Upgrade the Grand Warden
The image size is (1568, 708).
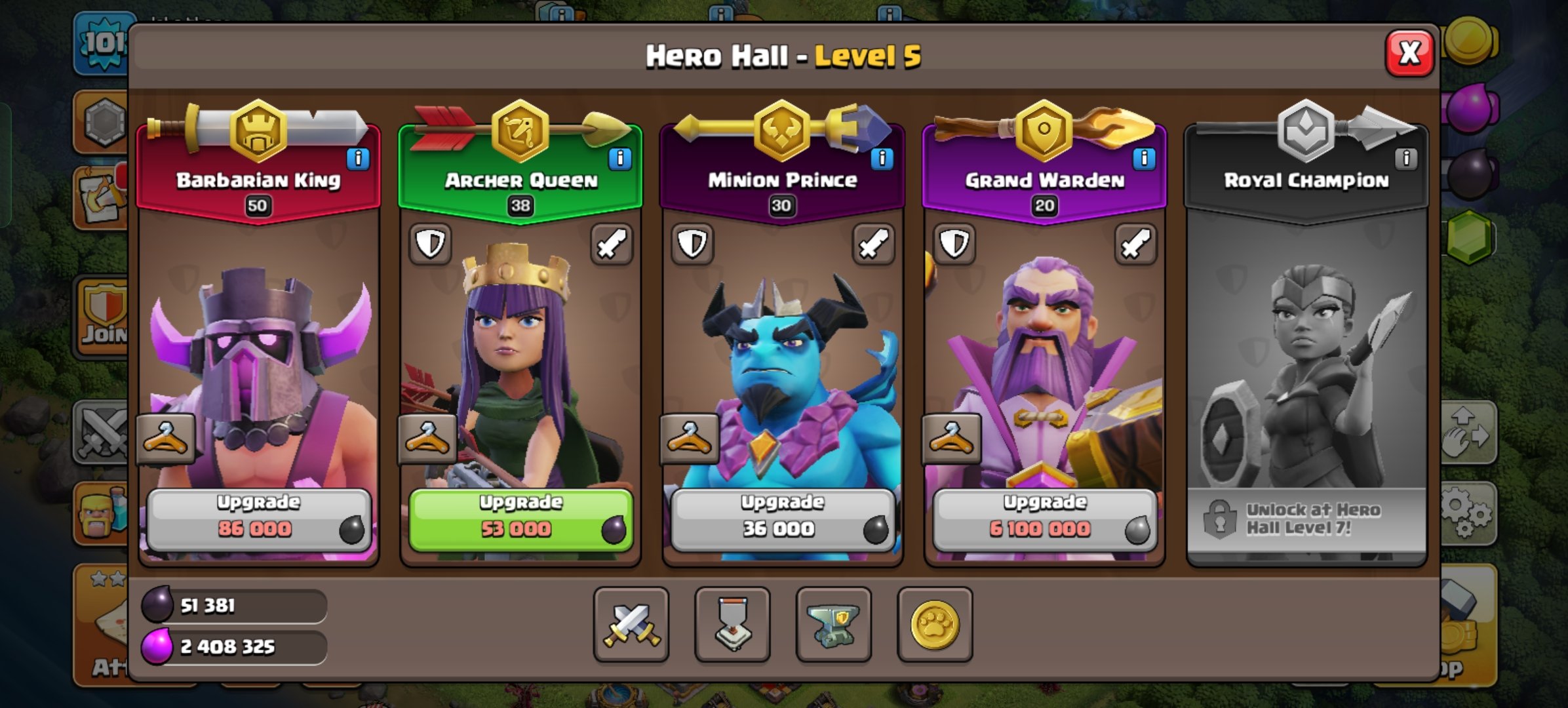coord(1044,518)
